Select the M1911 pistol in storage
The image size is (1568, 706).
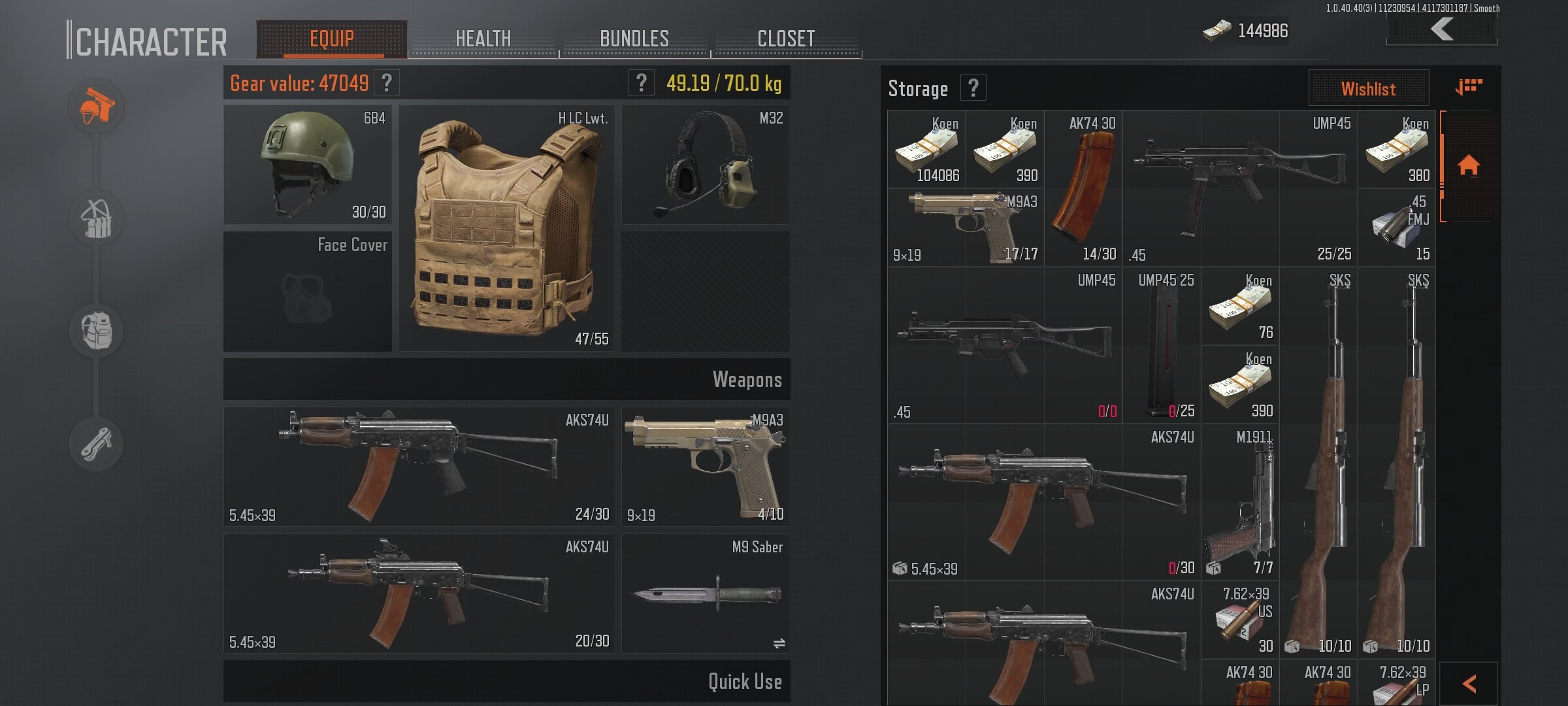click(1239, 502)
